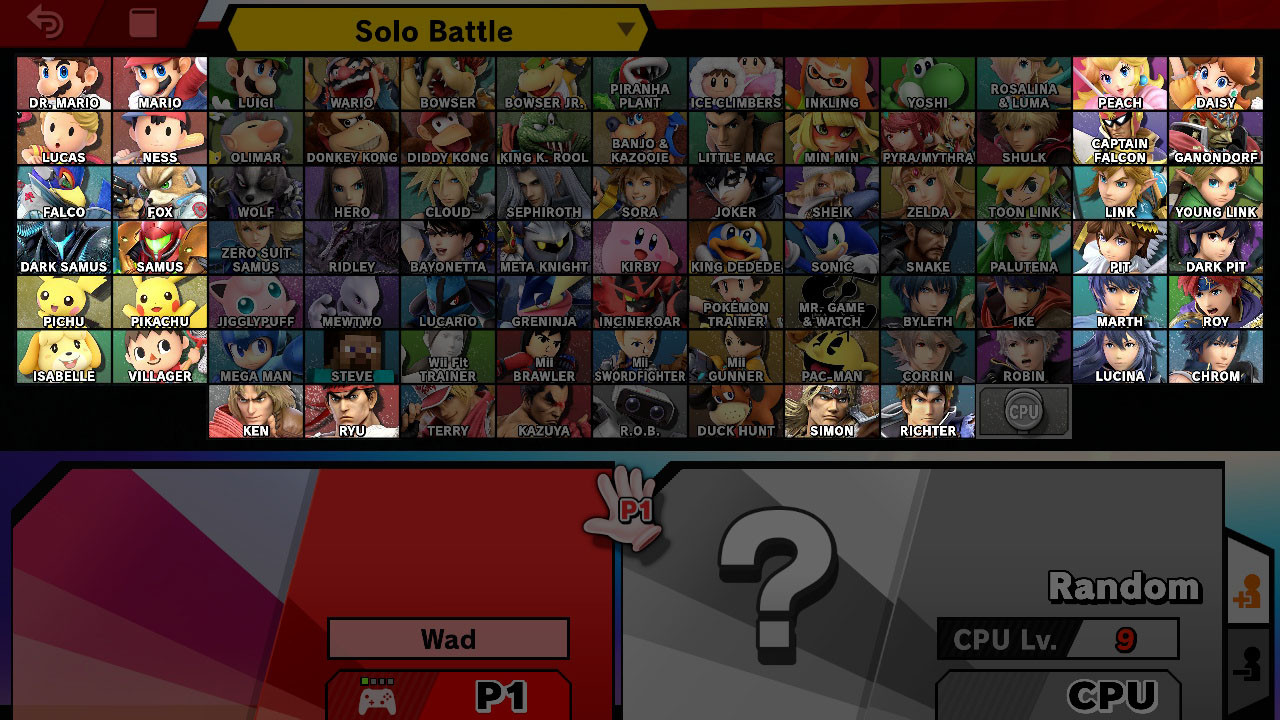The image size is (1280, 720).
Task: Pick Sonic from the character grid
Action: [831, 245]
